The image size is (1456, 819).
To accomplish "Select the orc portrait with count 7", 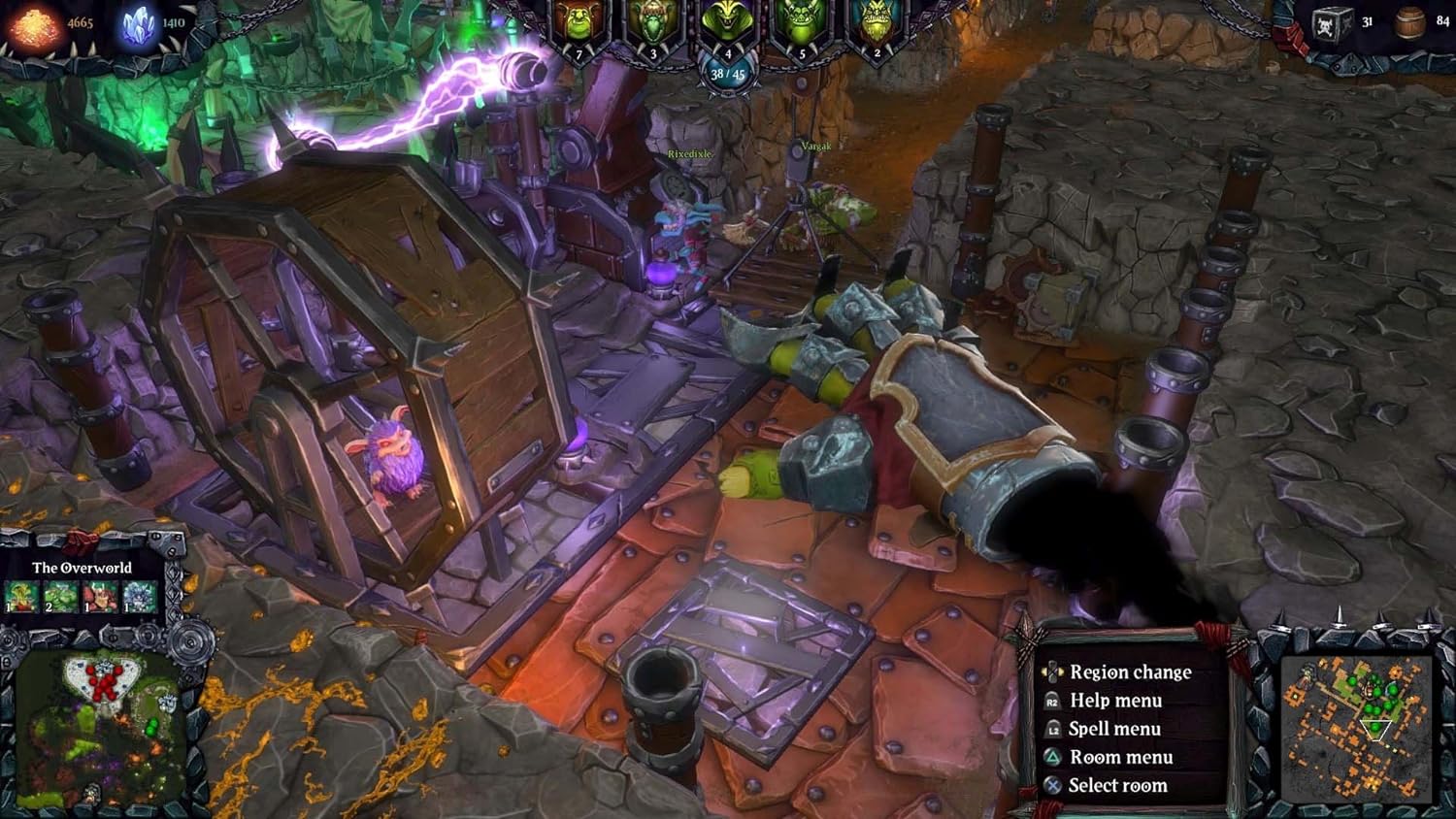I will (579, 26).
